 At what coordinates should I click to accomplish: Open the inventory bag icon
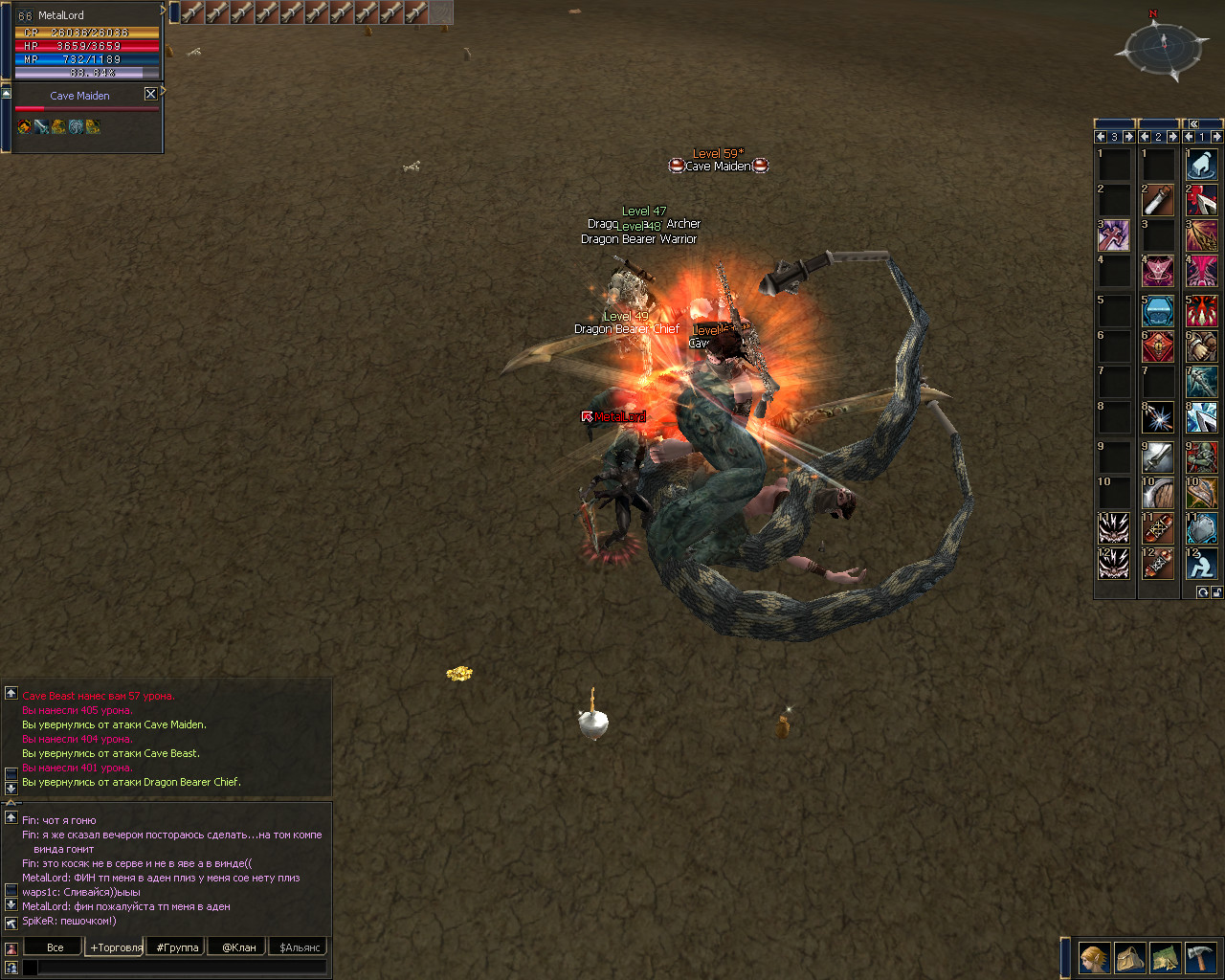tap(1130, 958)
